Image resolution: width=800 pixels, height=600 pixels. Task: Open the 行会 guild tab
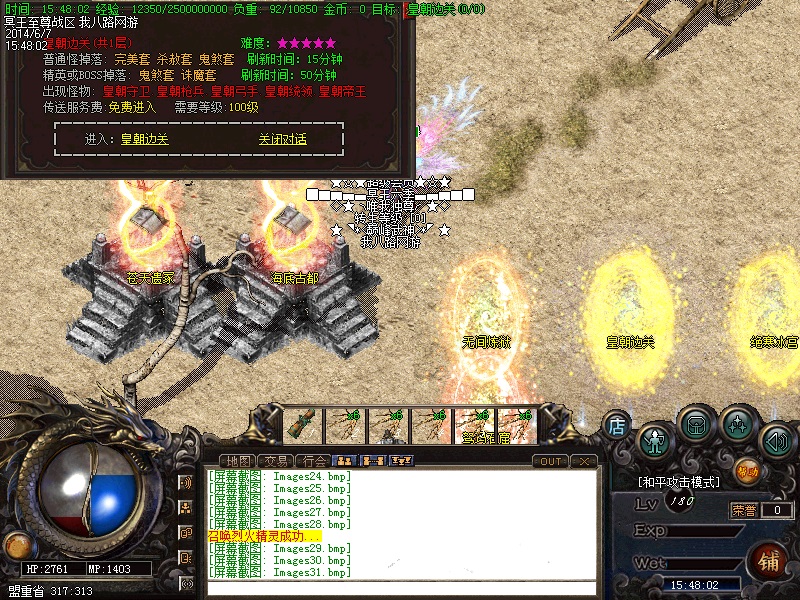click(316, 461)
